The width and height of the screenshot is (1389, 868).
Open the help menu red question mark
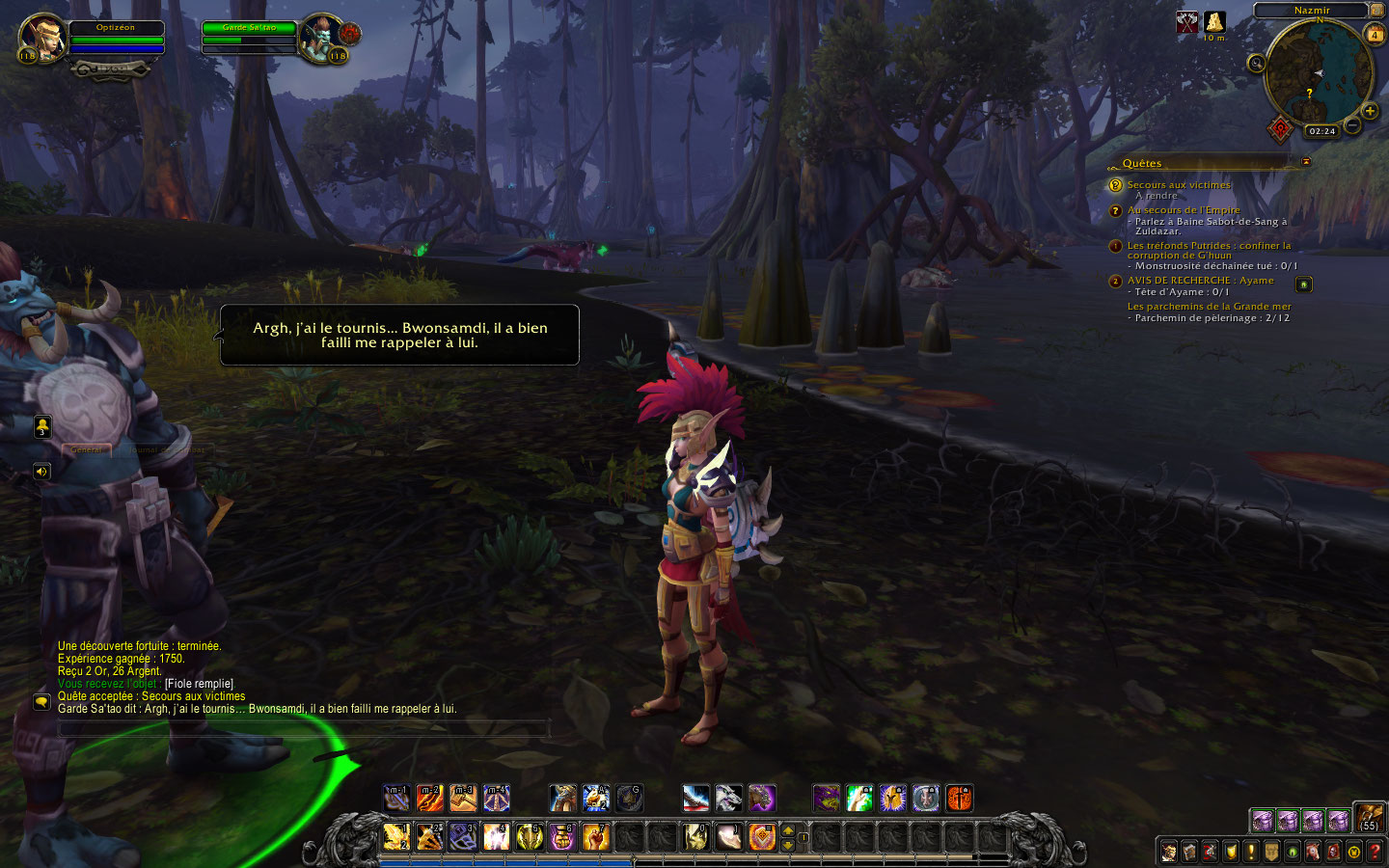1375,852
